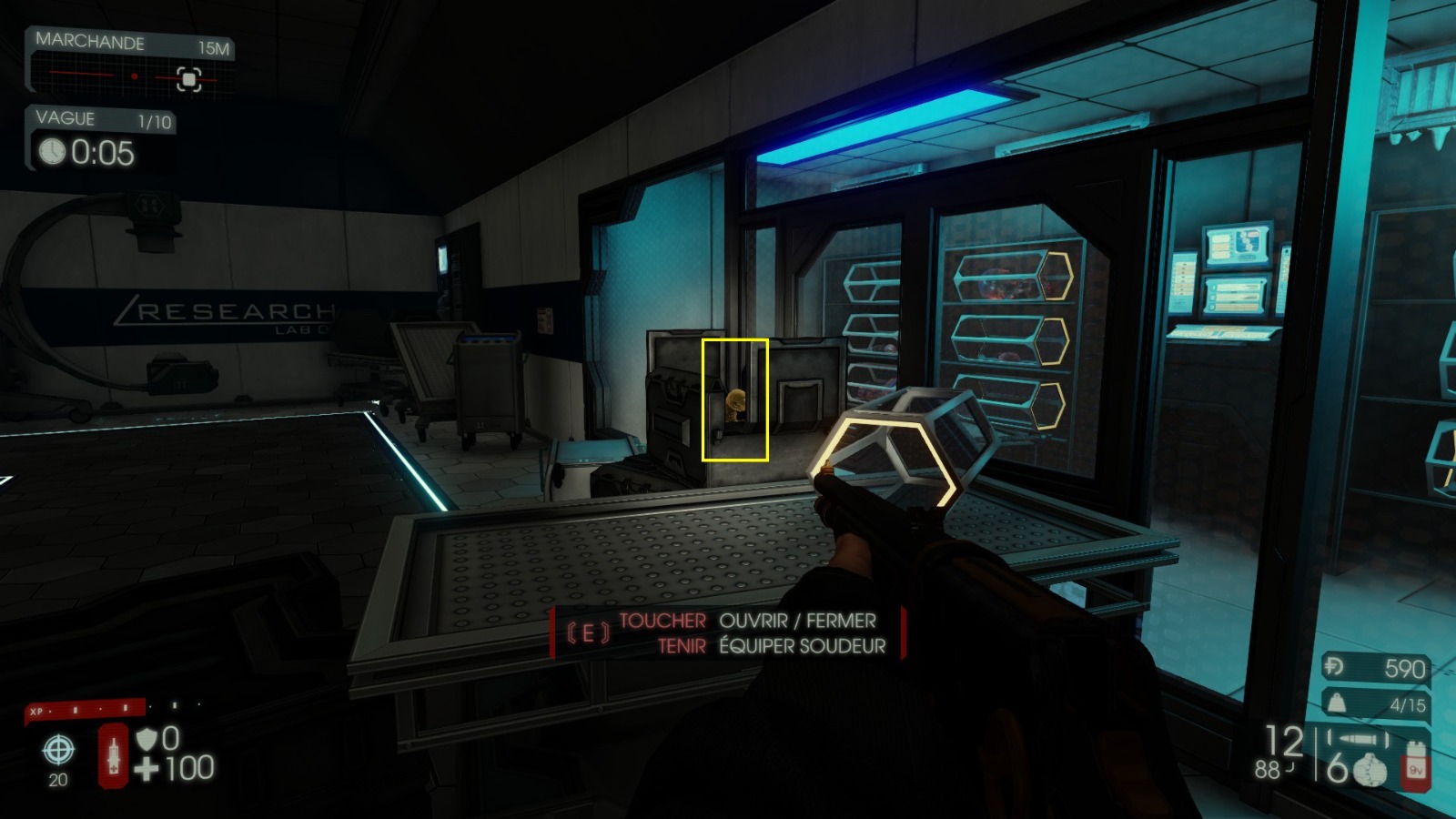Select the crosshair perk icon above 20
The image size is (1456, 819).
pos(58,751)
